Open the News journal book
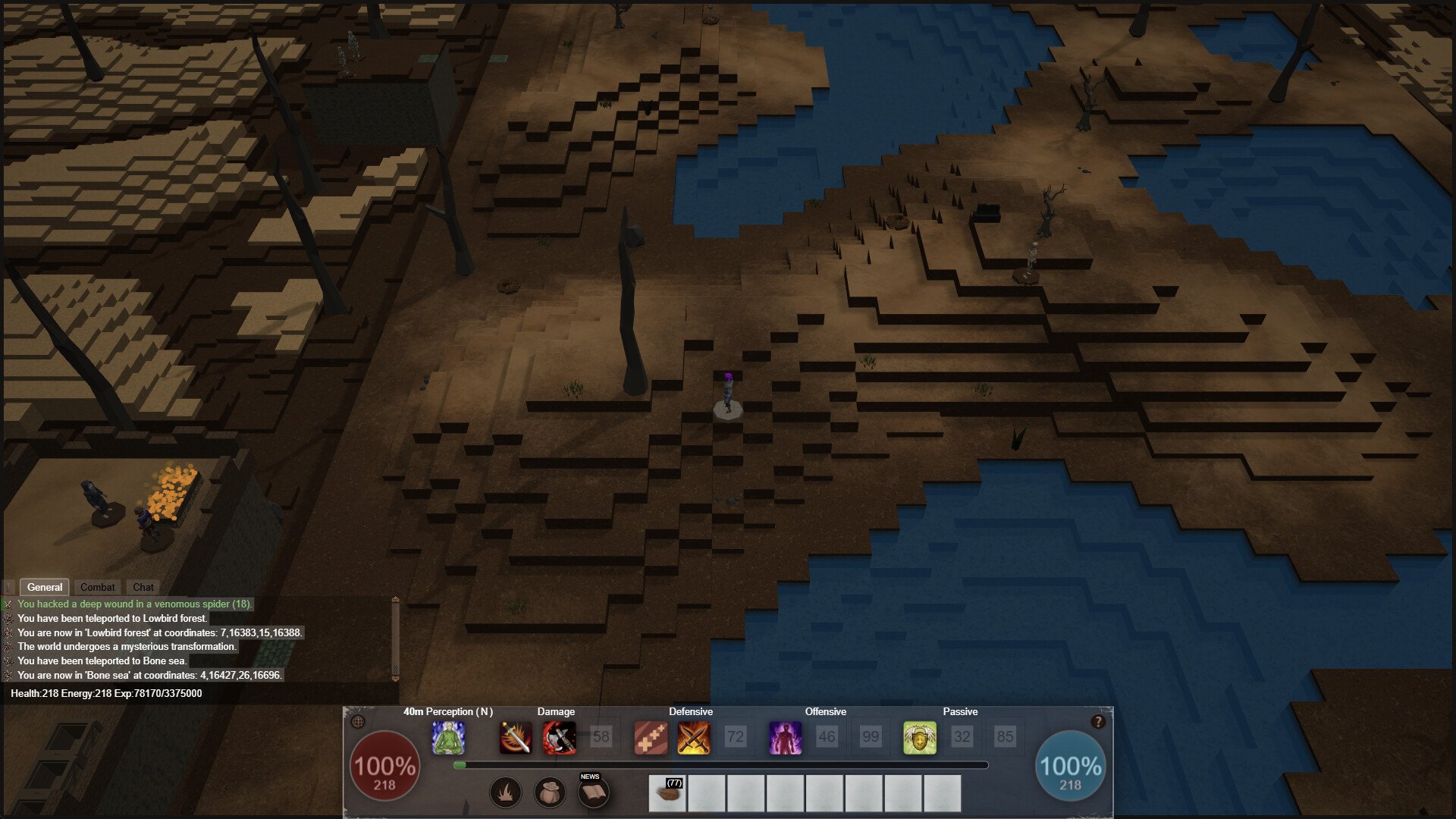Viewport: 1456px width, 819px height. [x=593, y=792]
